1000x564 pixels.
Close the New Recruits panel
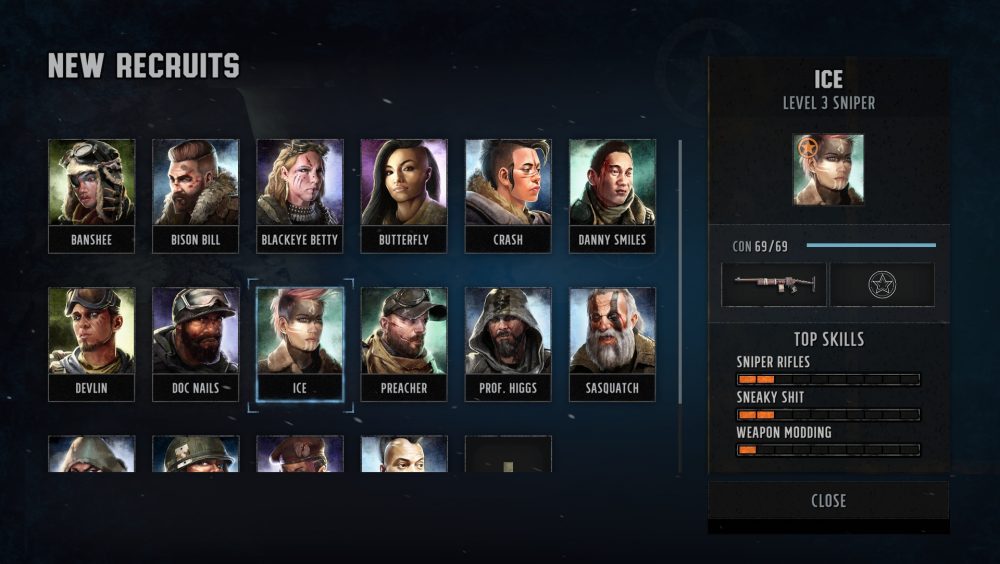click(828, 501)
